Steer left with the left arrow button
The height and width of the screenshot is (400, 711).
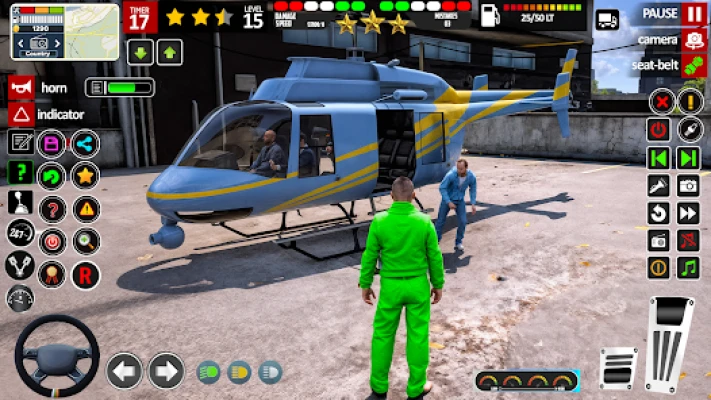[x=125, y=371]
